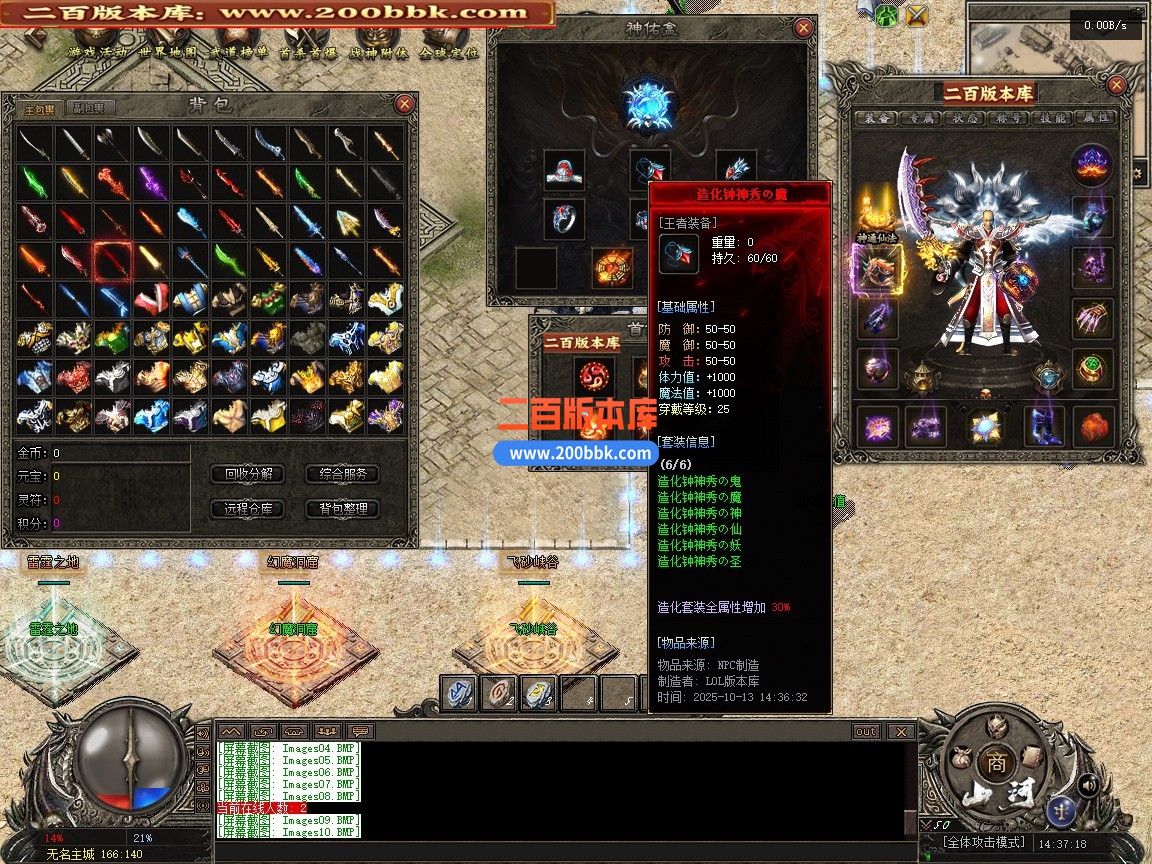The image size is (1152, 864).
Task: Sort the bag with 背包整理
Action: [x=343, y=509]
